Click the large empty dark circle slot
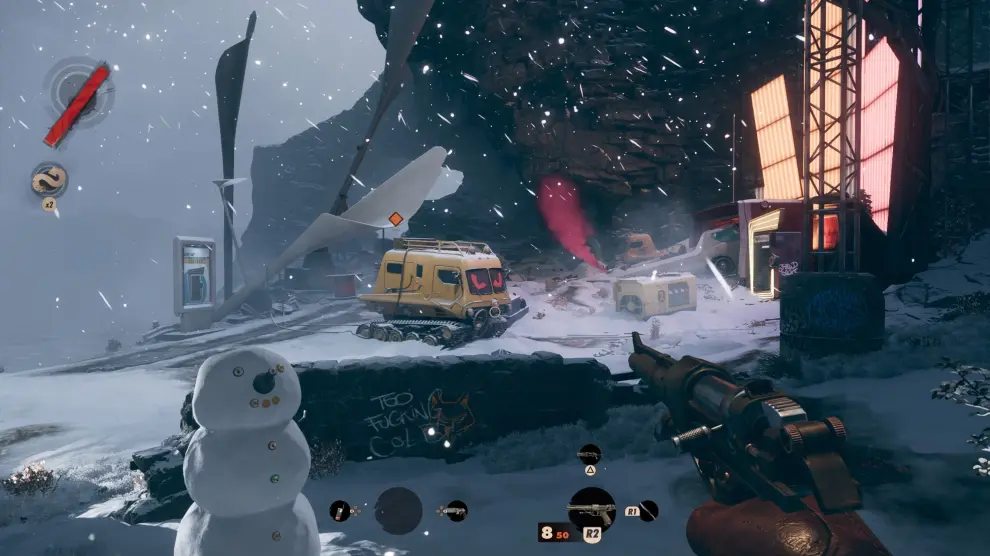Viewport: 990px width, 556px height. [x=398, y=510]
